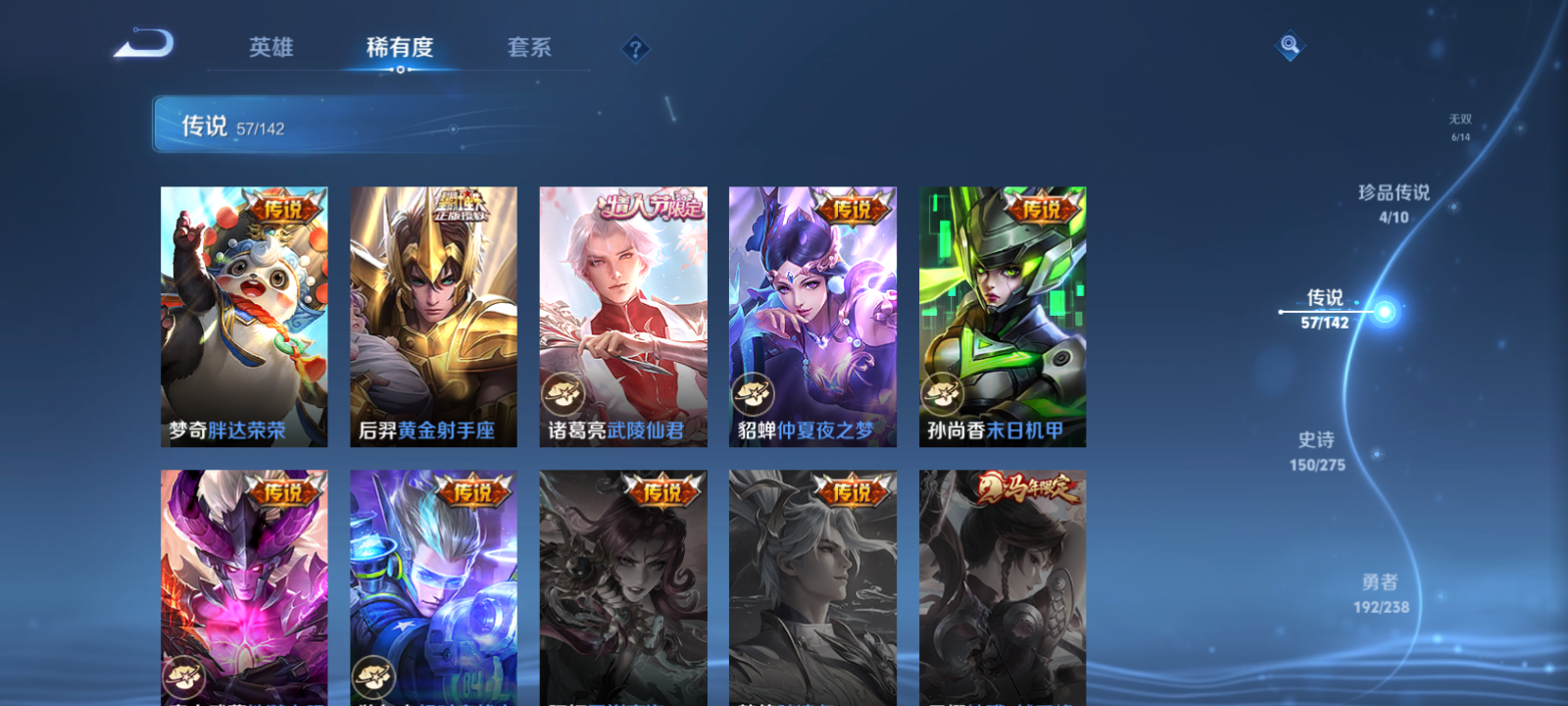Select the 无双 rarity category on the path
The width and height of the screenshot is (1568, 706).
point(1459,123)
